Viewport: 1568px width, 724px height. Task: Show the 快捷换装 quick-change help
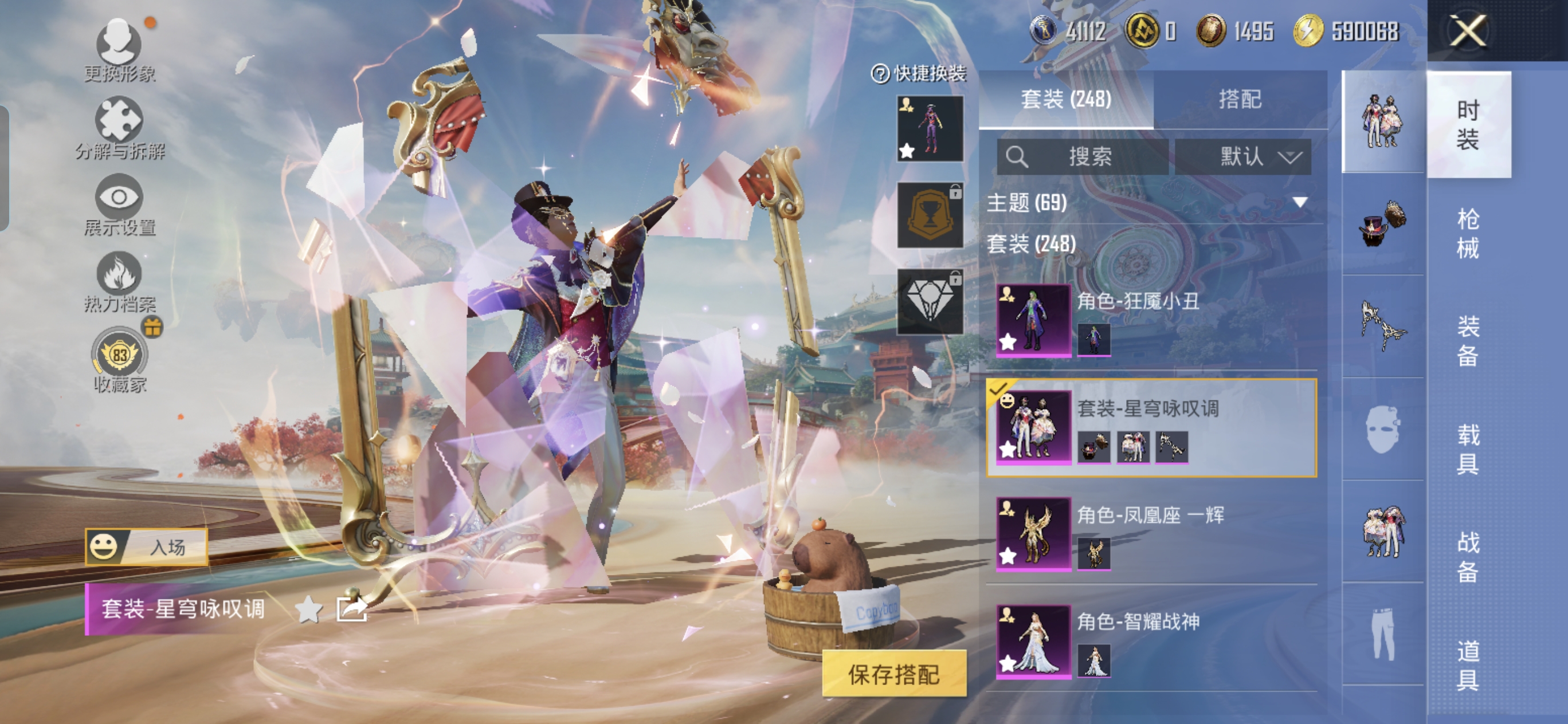[x=880, y=74]
